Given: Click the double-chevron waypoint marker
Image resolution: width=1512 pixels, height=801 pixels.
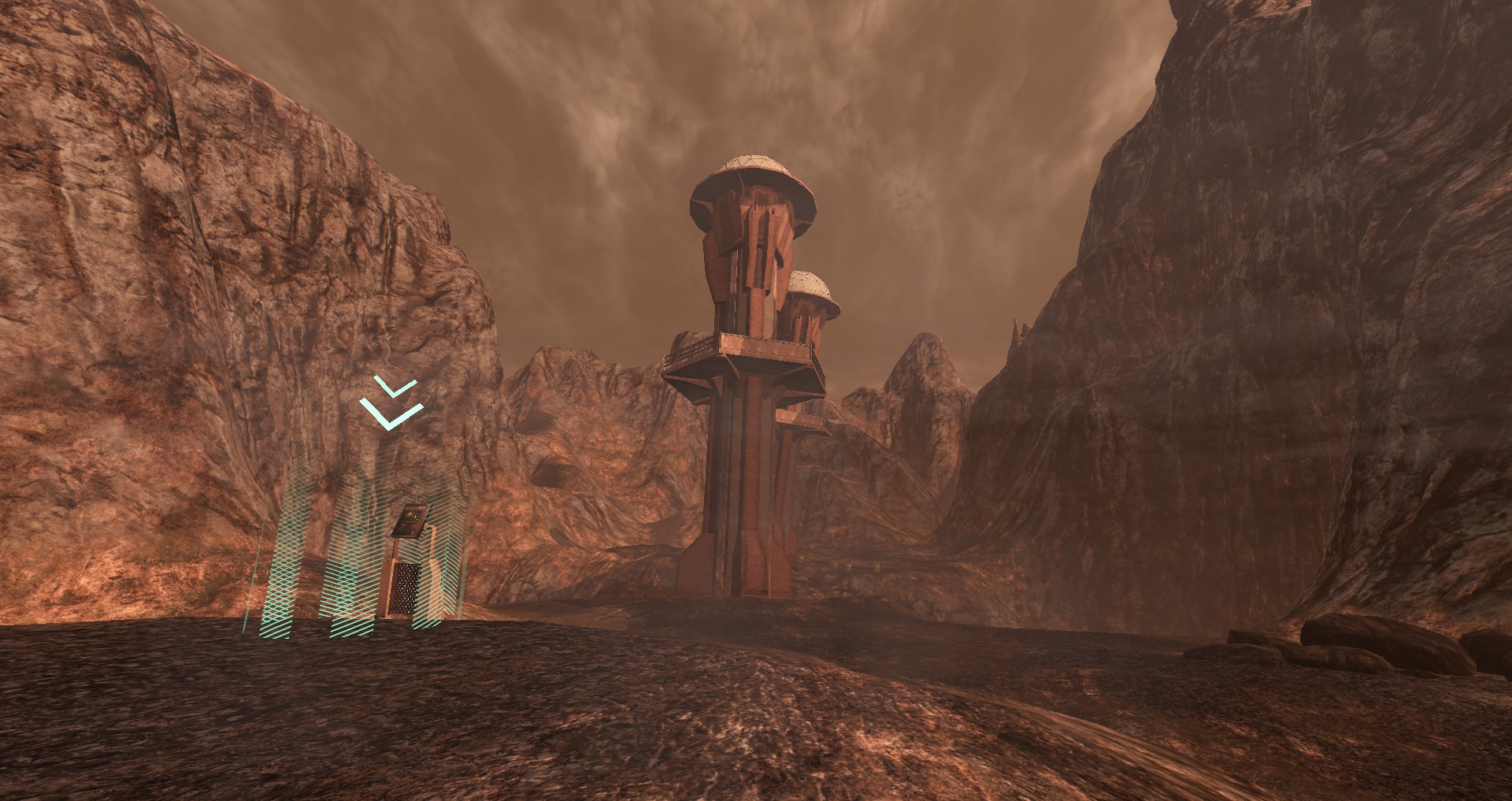Looking at the screenshot, I should click(x=391, y=403).
